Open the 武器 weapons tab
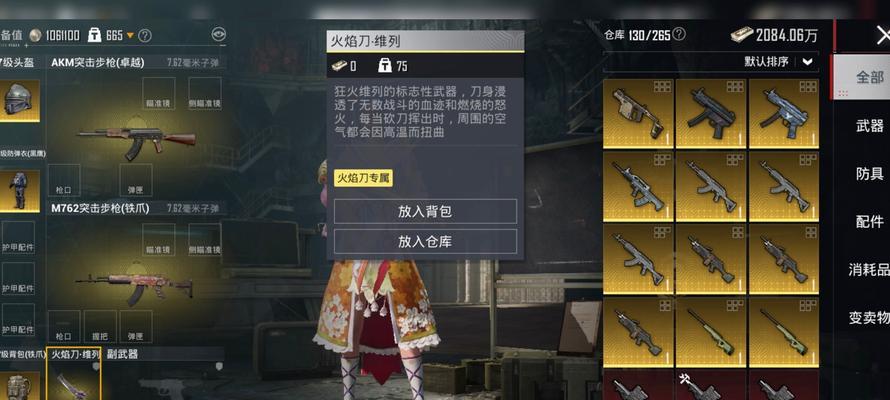This screenshot has width=890, height=400. (x=869, y=126)
